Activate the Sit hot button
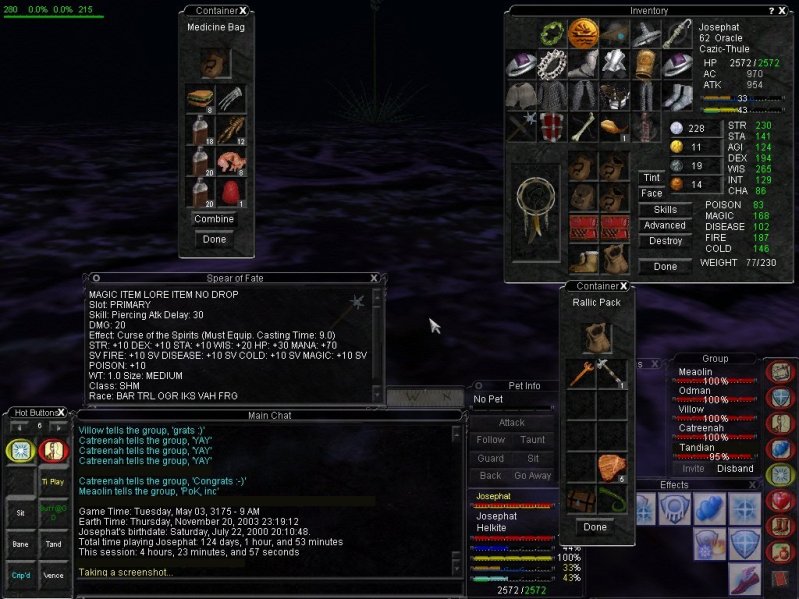799x599 pixels. (x=20, y=510)
